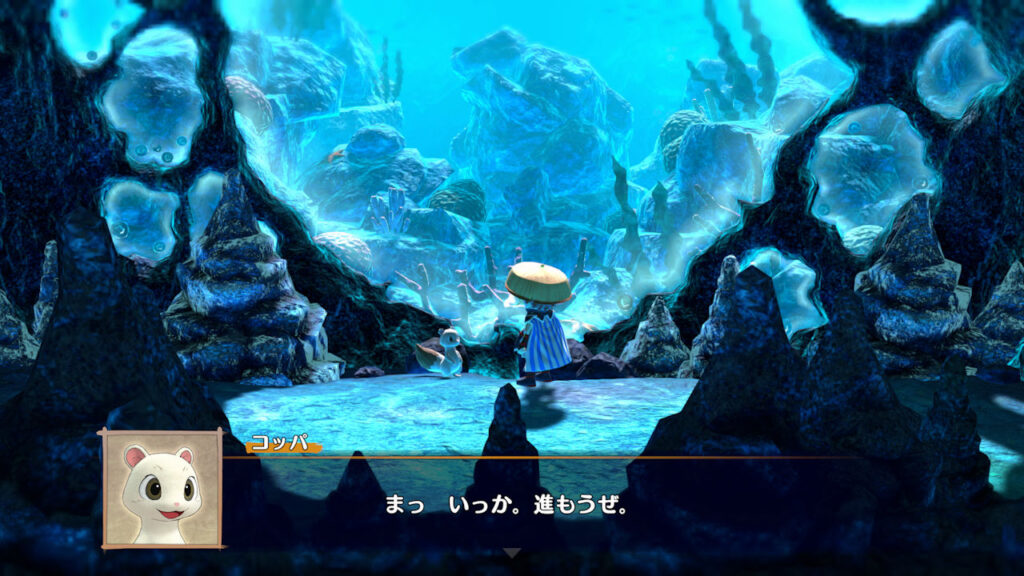Click the dialogue continue arrow indicator
Image resolution: width=1024 pixels, height=576 pixels.
tap(511, 552)
